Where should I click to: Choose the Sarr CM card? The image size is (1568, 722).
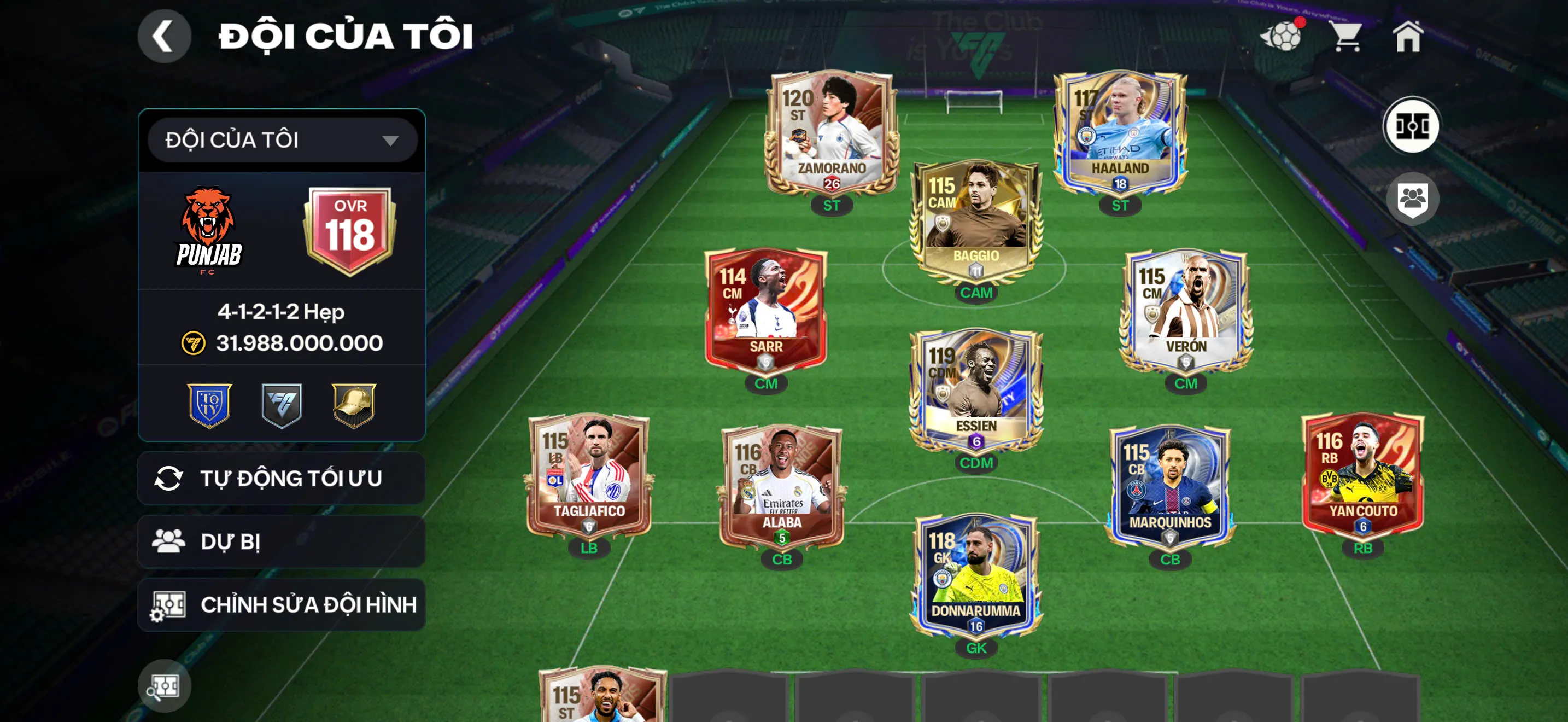pyautogui.click(x=766, y=312)
